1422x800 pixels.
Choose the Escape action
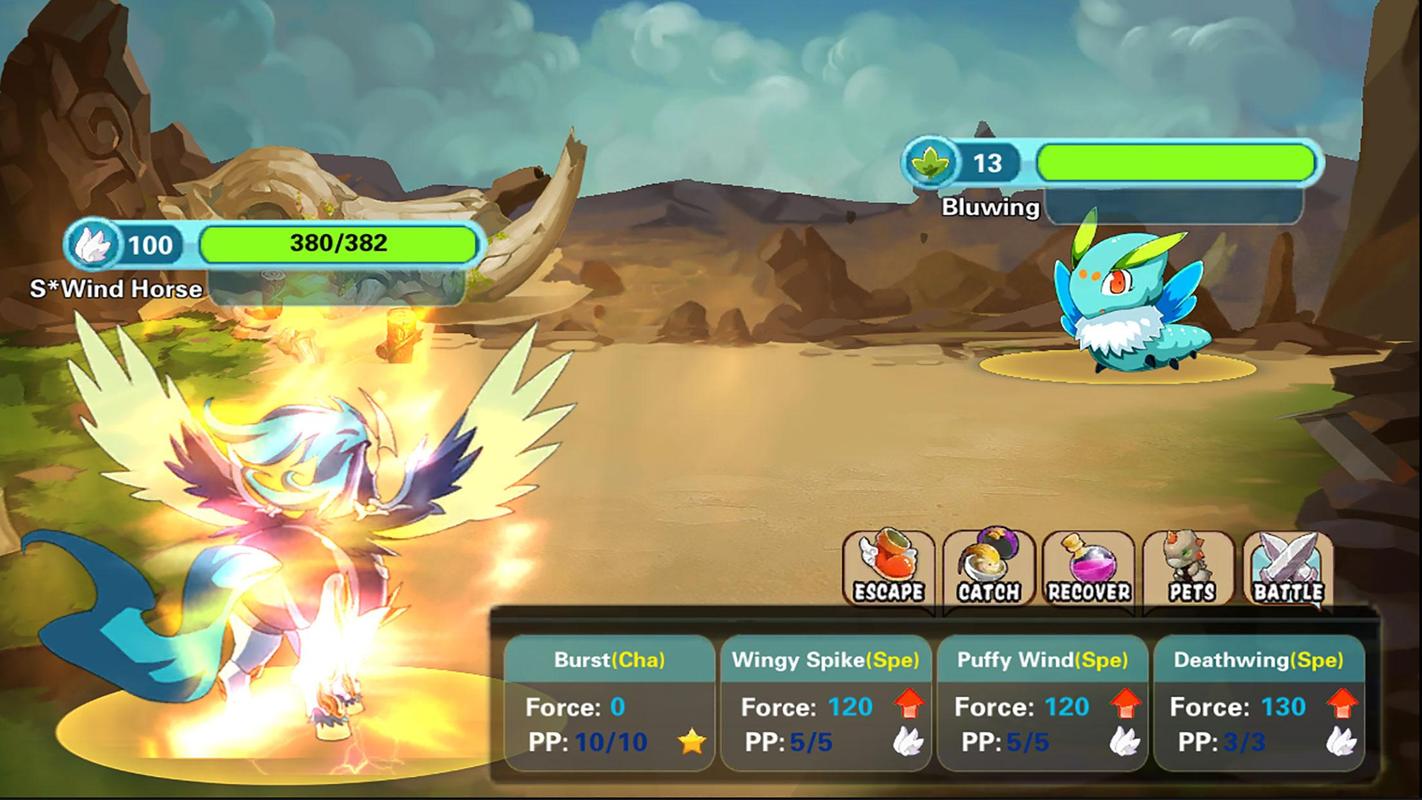tap(888, 569)
